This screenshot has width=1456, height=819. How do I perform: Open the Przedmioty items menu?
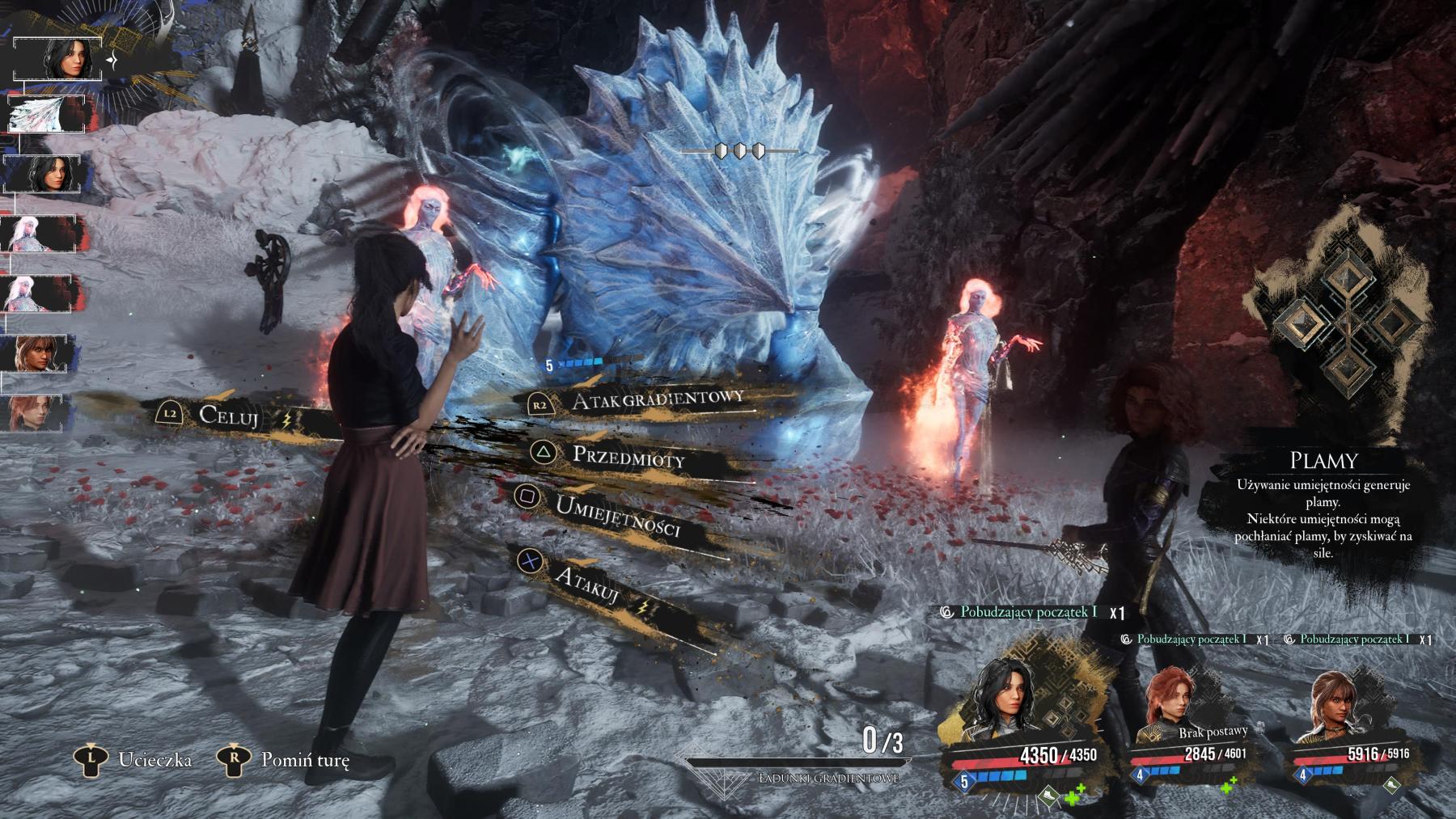pyautogui.click(x=628, y=456)
